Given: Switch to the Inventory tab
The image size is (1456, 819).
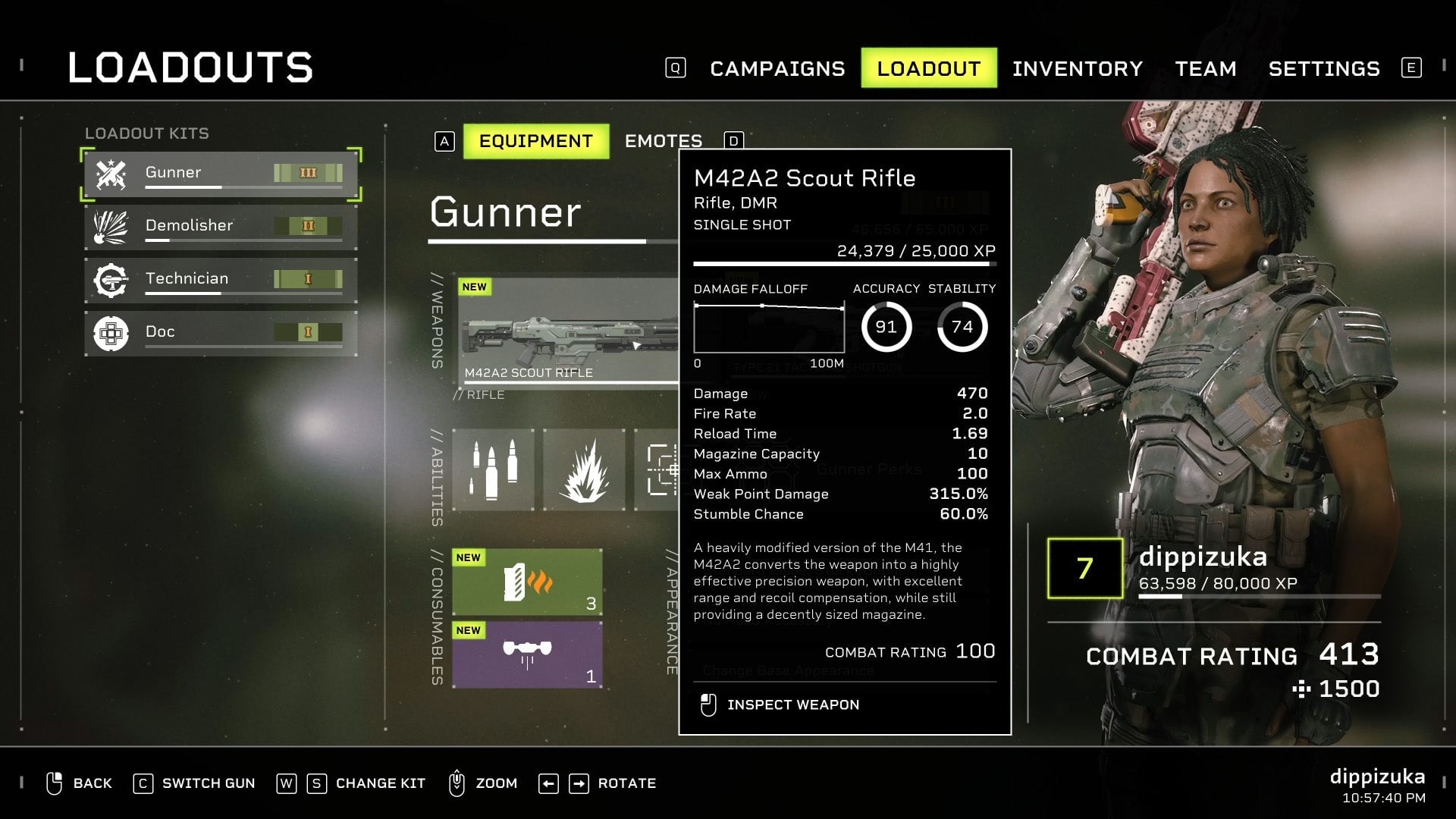Looking at the screenshot, I should pos(1077,69).
